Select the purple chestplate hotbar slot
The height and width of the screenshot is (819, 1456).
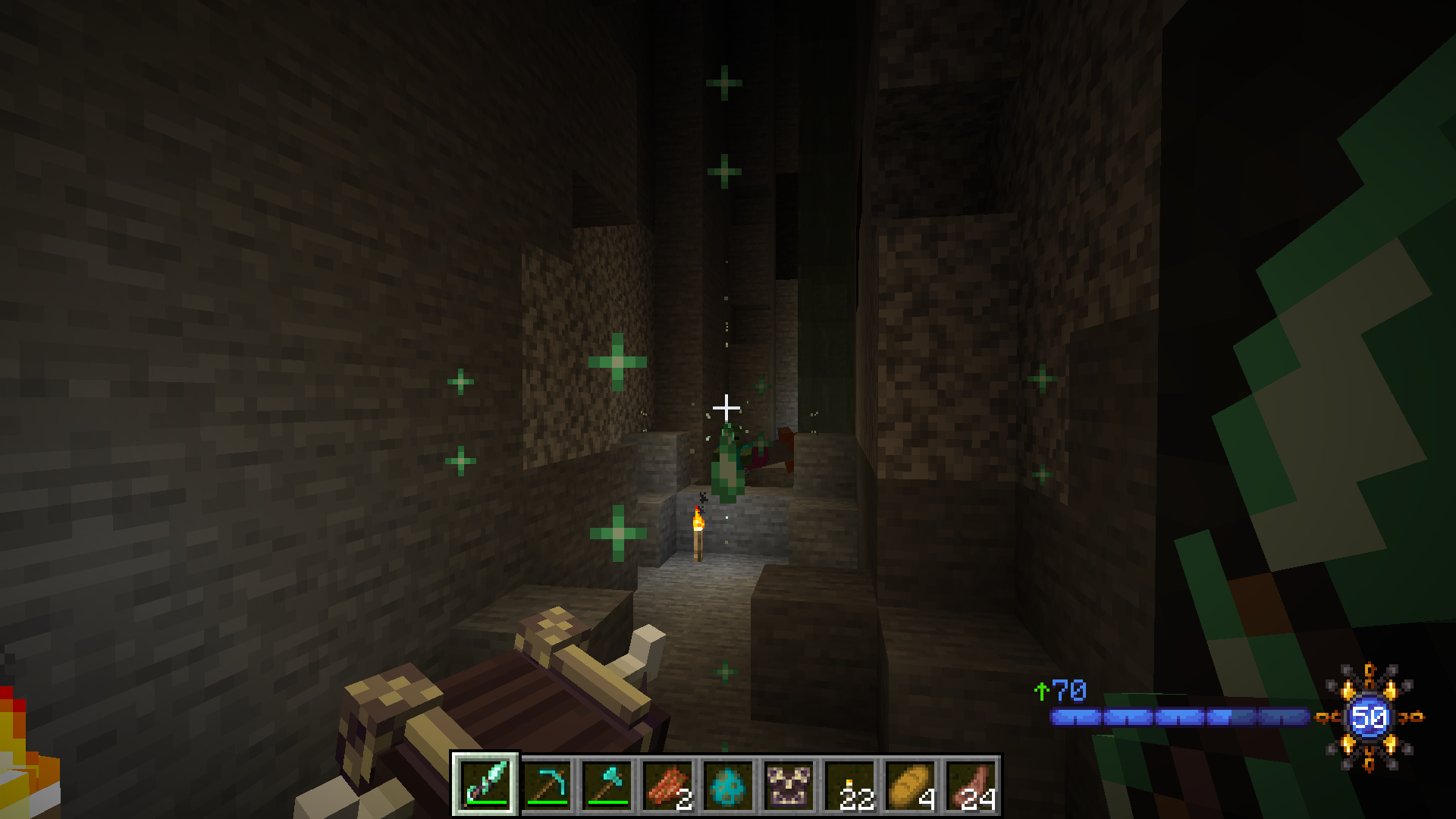789,785
